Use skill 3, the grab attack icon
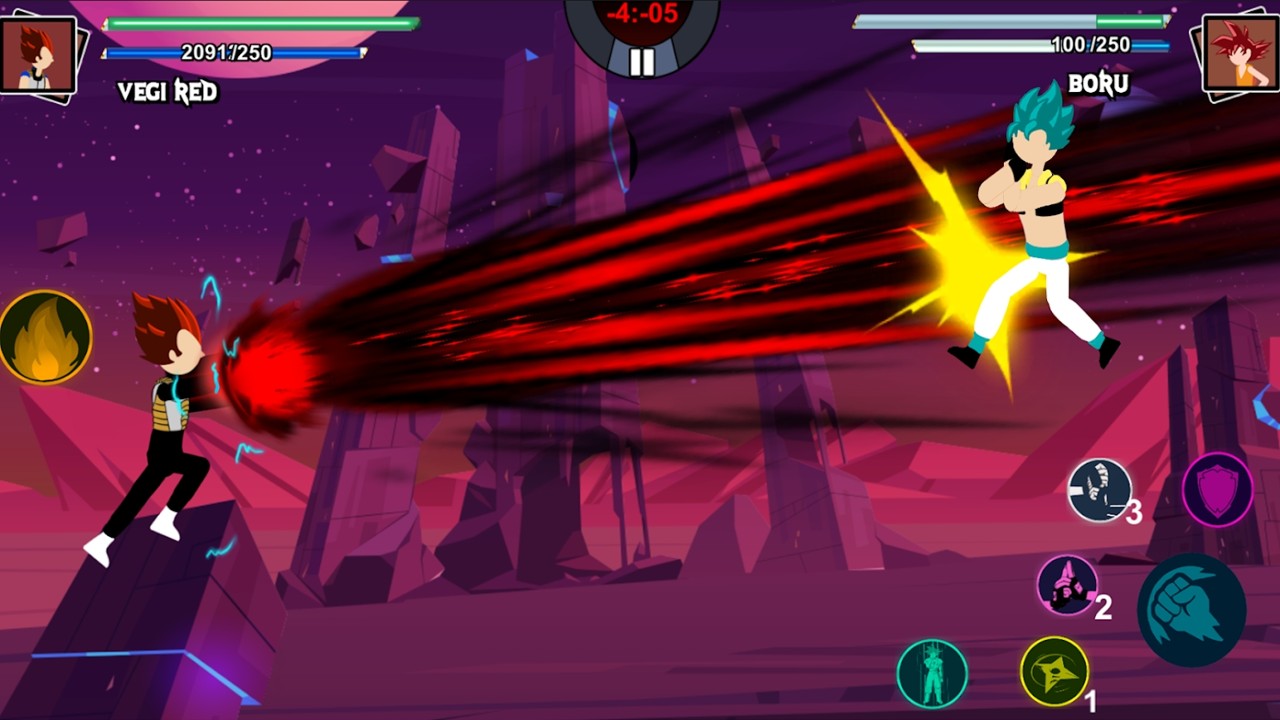Viewport: 1280px width, 720px height. click(1098, 491)
